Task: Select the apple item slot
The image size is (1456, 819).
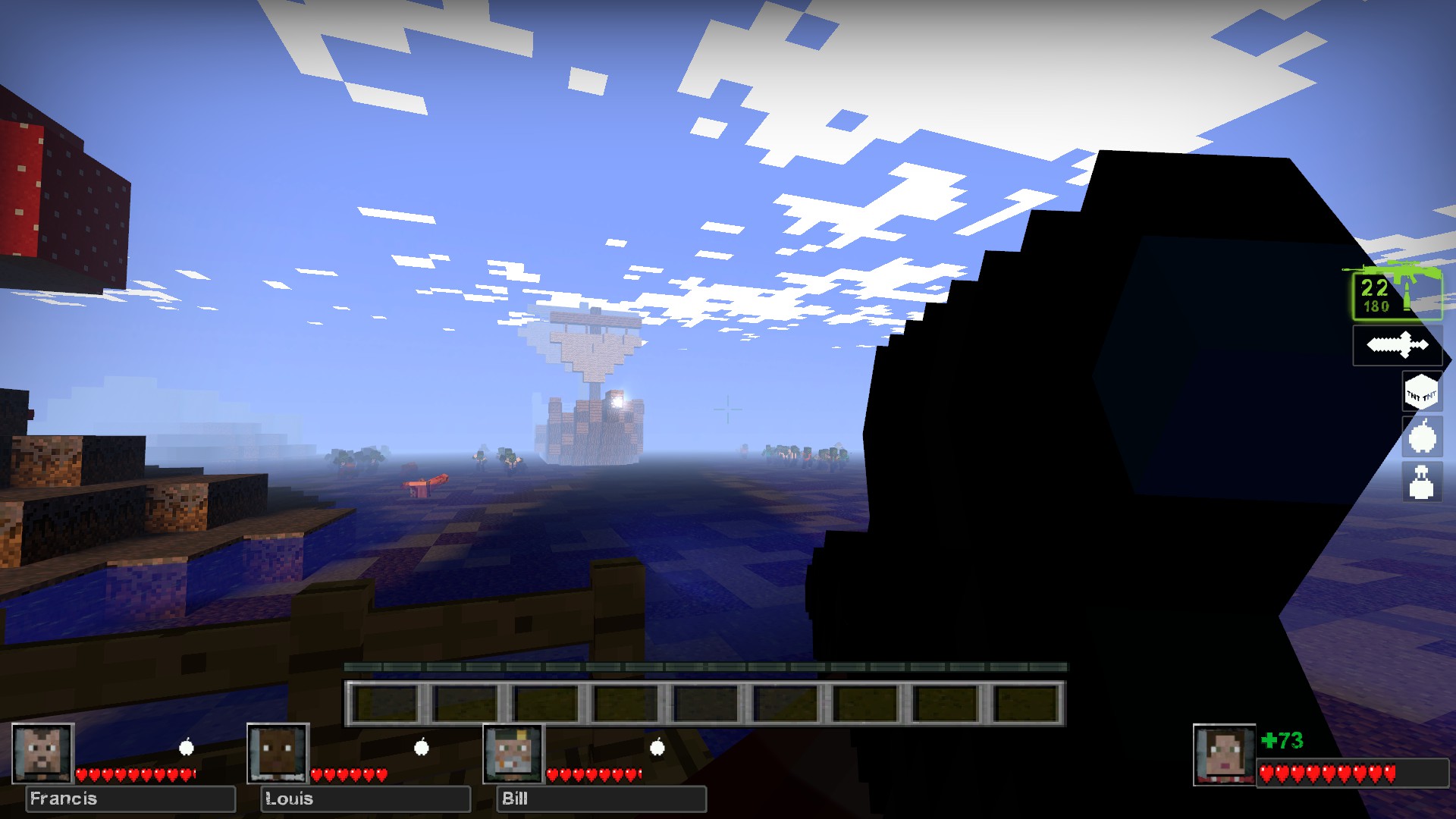Action: [x=1421, y=438]
